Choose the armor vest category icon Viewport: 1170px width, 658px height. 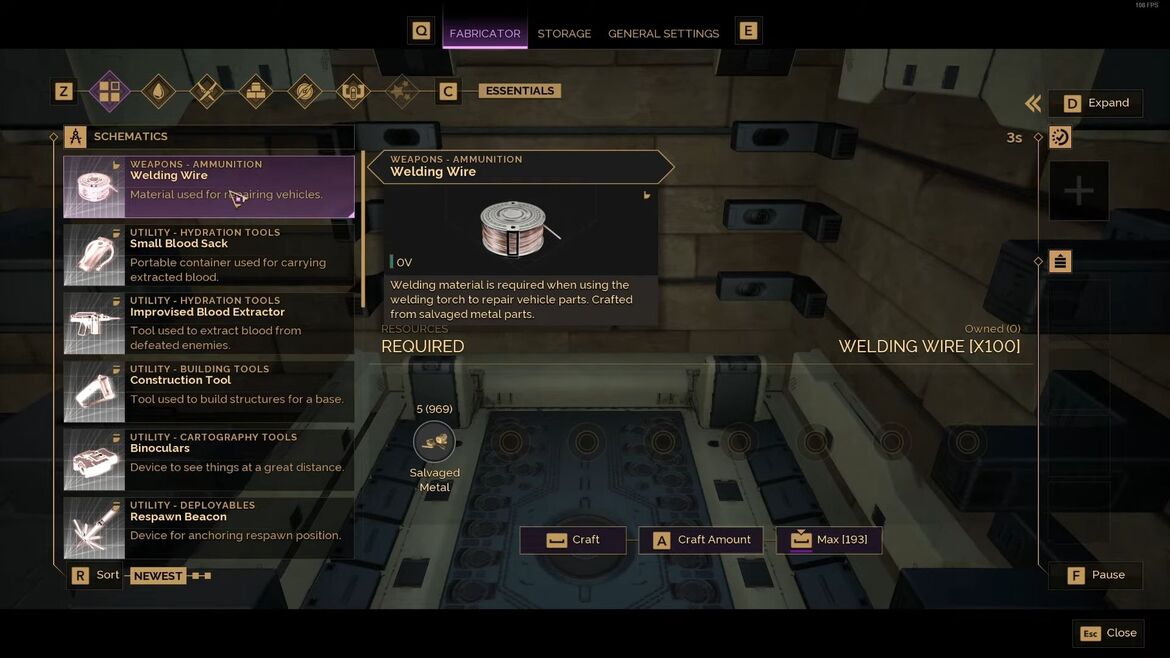[x=352, y=92]
